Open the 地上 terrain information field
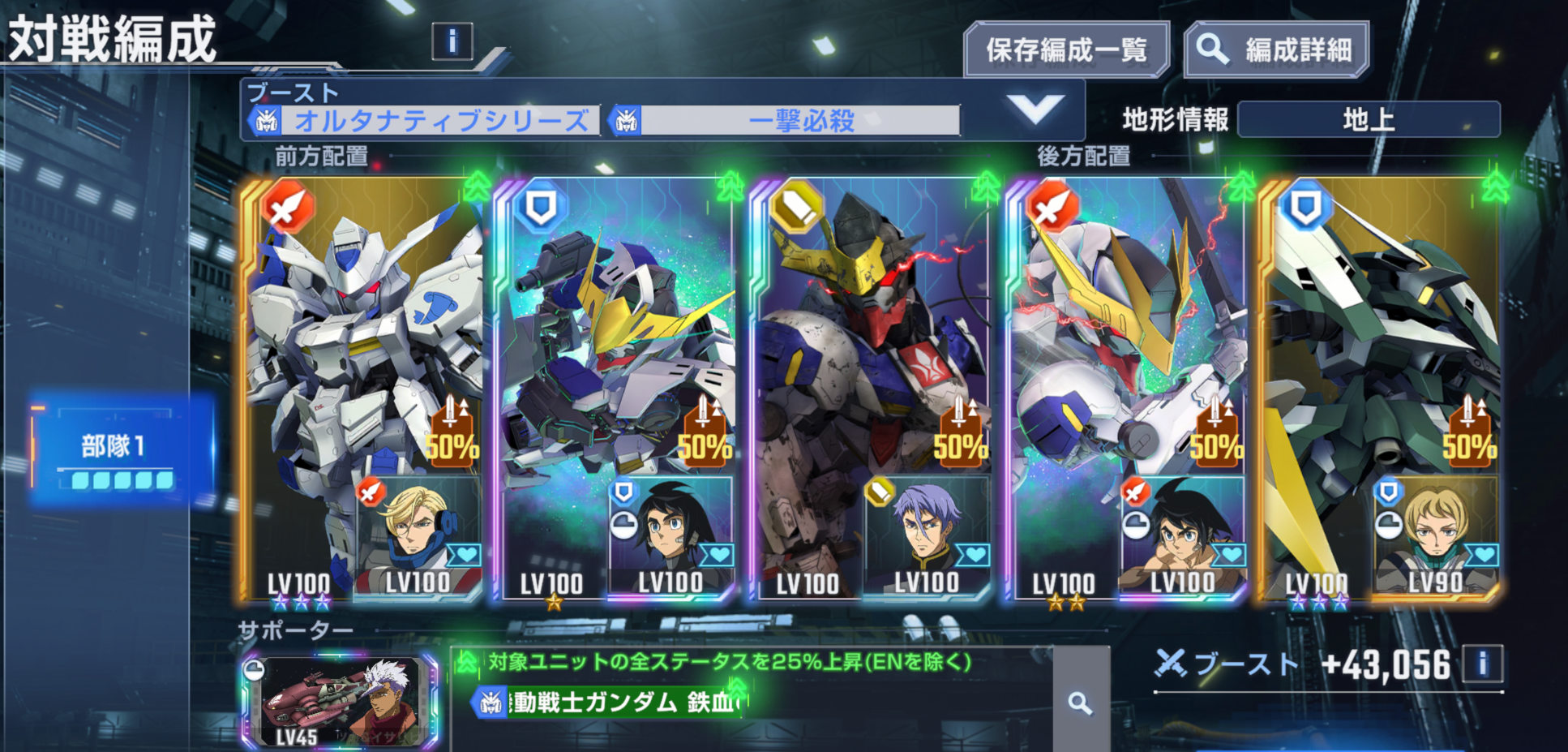 [1369, 120]
